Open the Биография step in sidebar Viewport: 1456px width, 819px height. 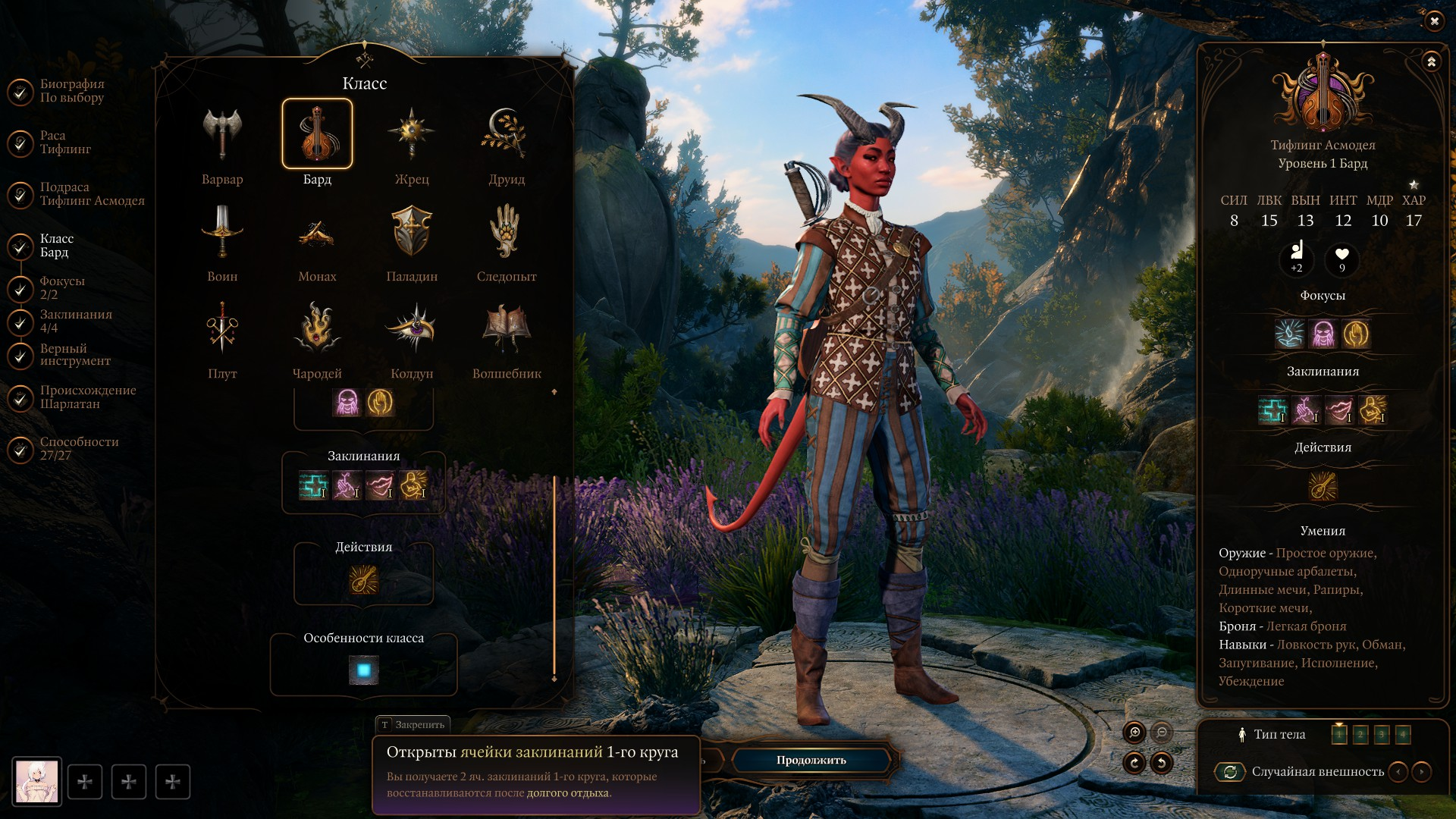[x=72, y=91]
